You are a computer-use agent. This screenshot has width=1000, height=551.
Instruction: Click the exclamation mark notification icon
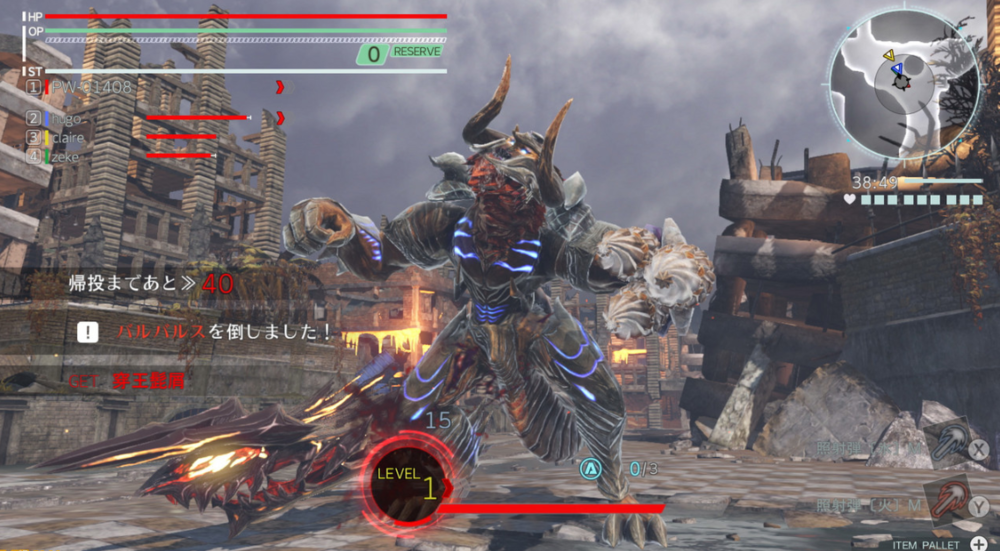pos(89,332)
